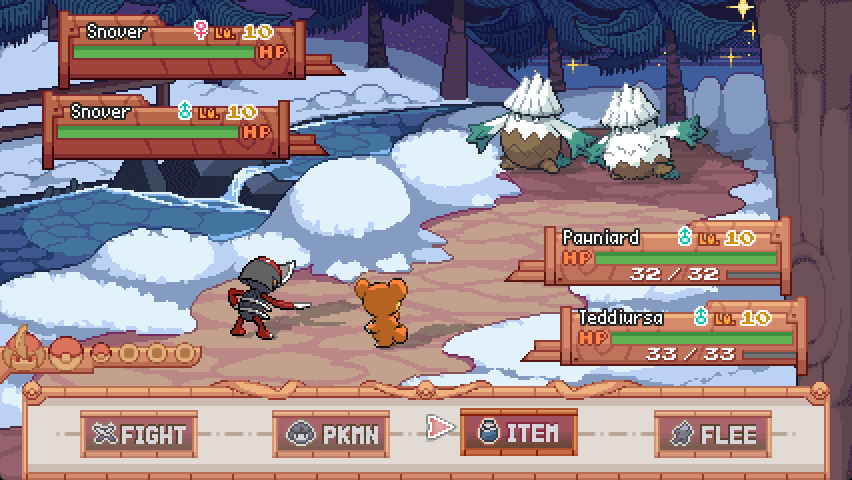
Task: Open the PKMN party menu
Action: [325, 434]
